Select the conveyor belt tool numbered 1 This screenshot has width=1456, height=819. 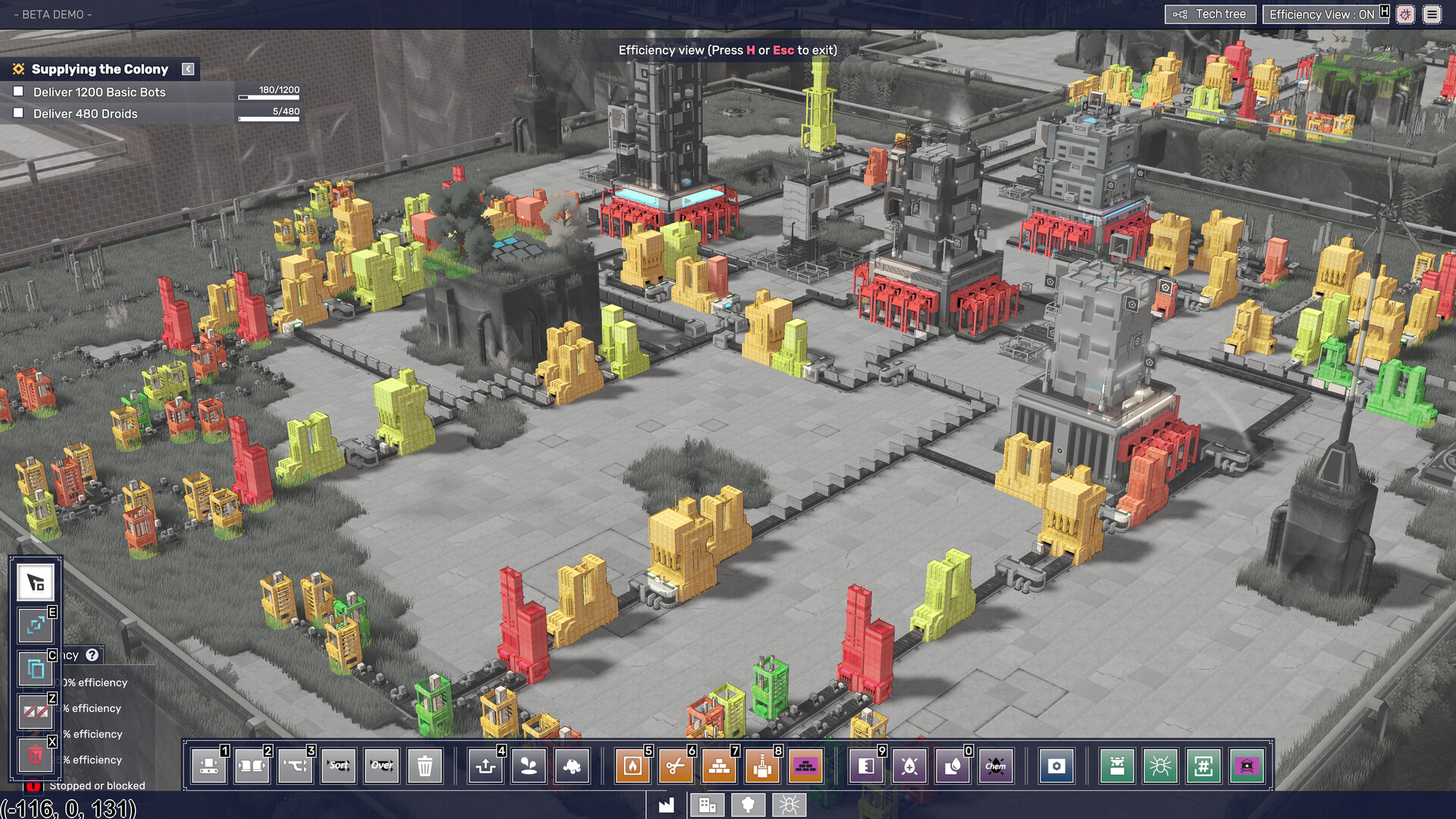[x=209, y=767]
